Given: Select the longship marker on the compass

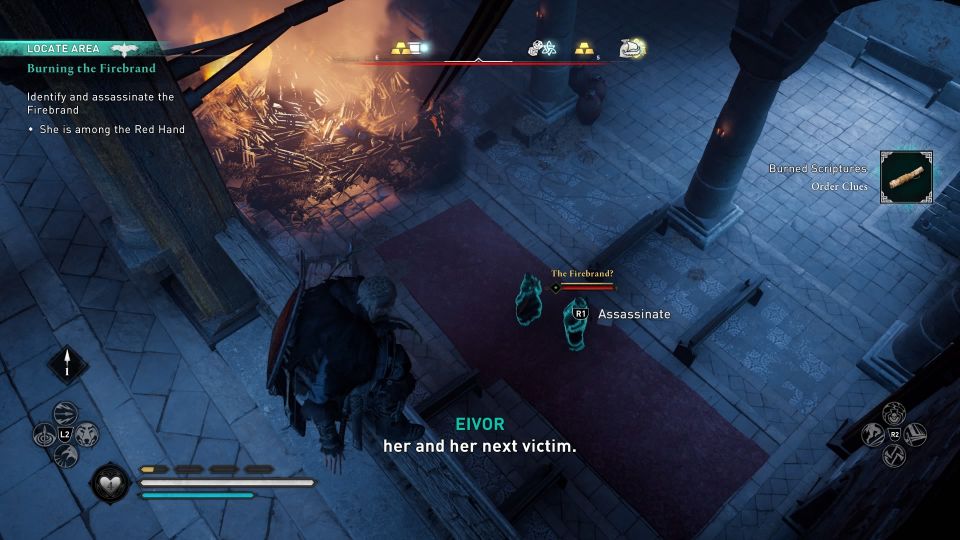Looking at the screenshot, I should pos(630,47).
